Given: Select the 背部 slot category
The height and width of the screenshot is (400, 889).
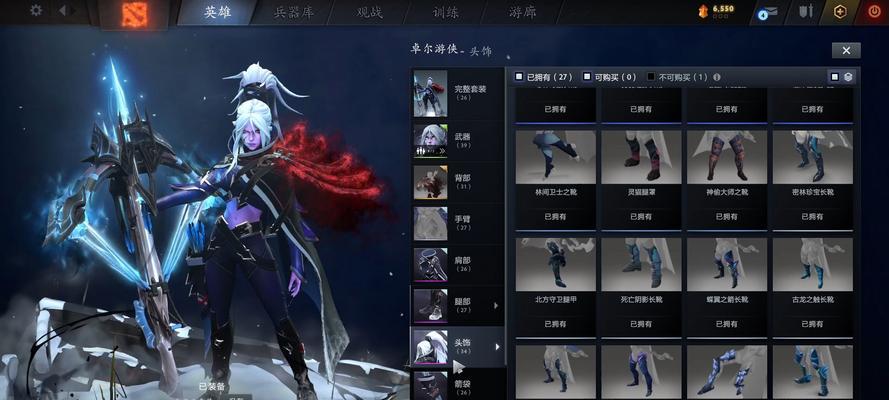Looking at the screenshot, I should pyautogui.click(x=458, y=182).
